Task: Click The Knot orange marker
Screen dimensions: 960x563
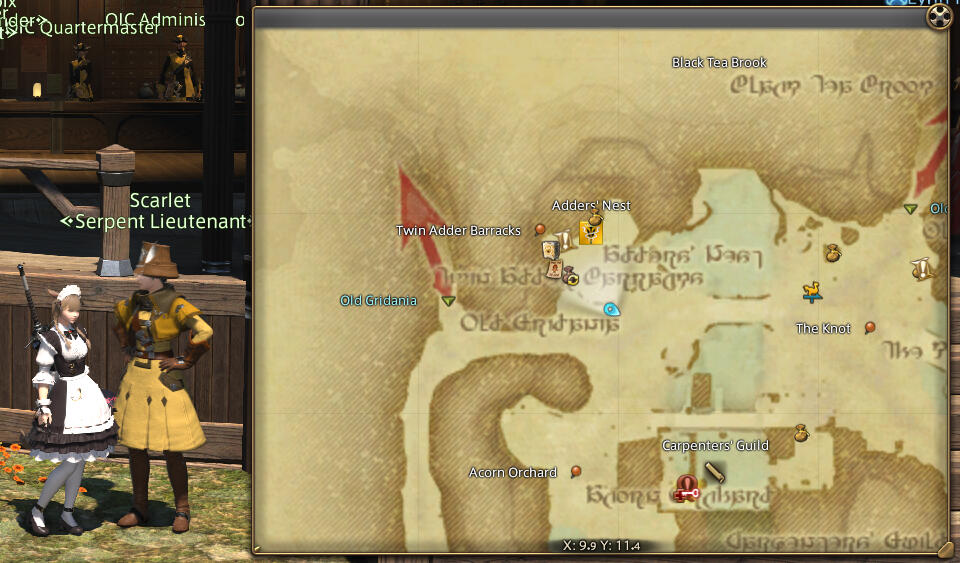Action: [x=870, y=327]
